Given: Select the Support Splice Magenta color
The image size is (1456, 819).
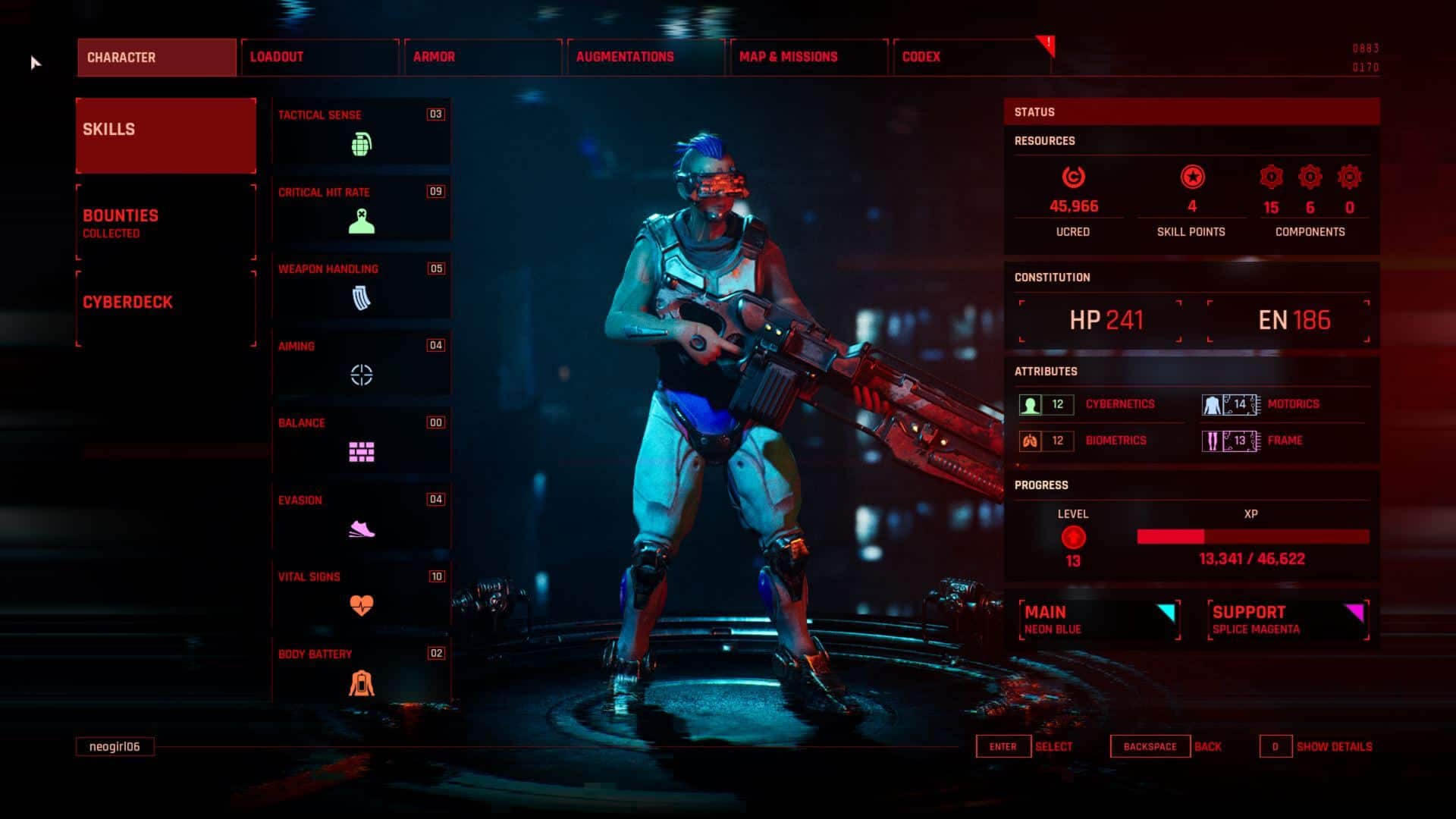Looking at the screenshot, I should tap(1287, 620).
